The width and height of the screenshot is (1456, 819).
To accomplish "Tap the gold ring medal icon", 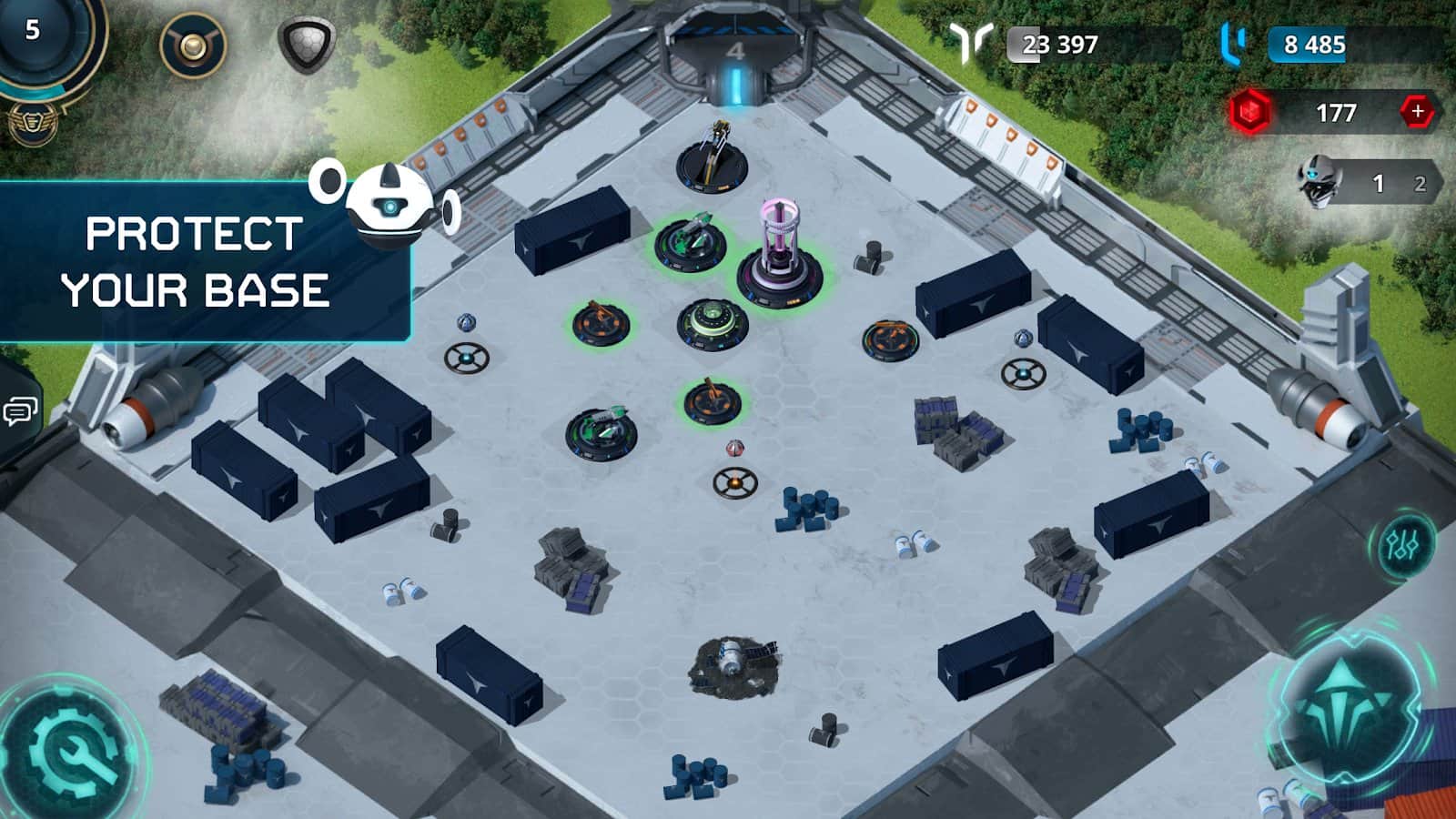I will coord(193,45).
